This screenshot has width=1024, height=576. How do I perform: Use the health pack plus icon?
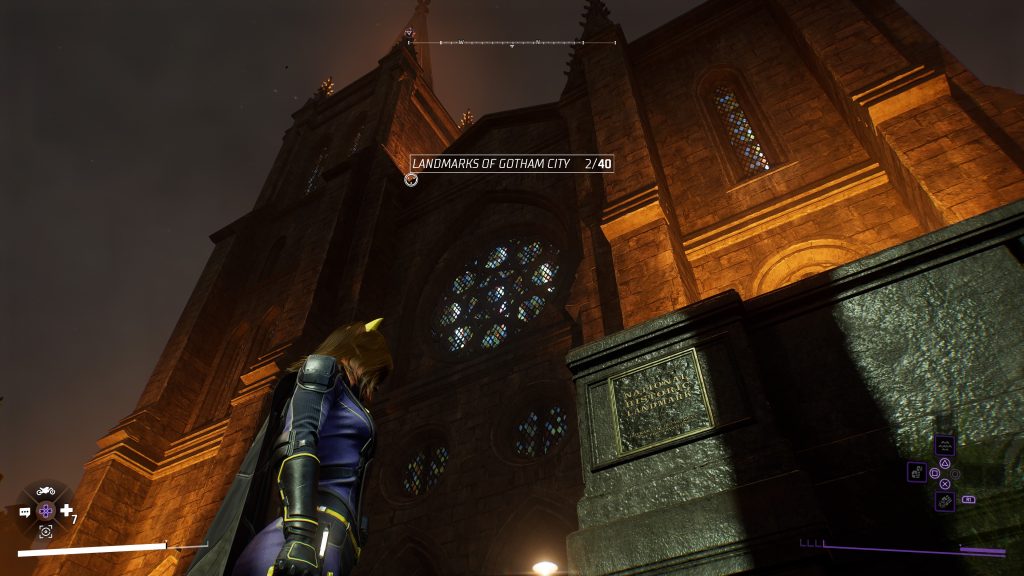pyautogui.click(x=66, y=511)
